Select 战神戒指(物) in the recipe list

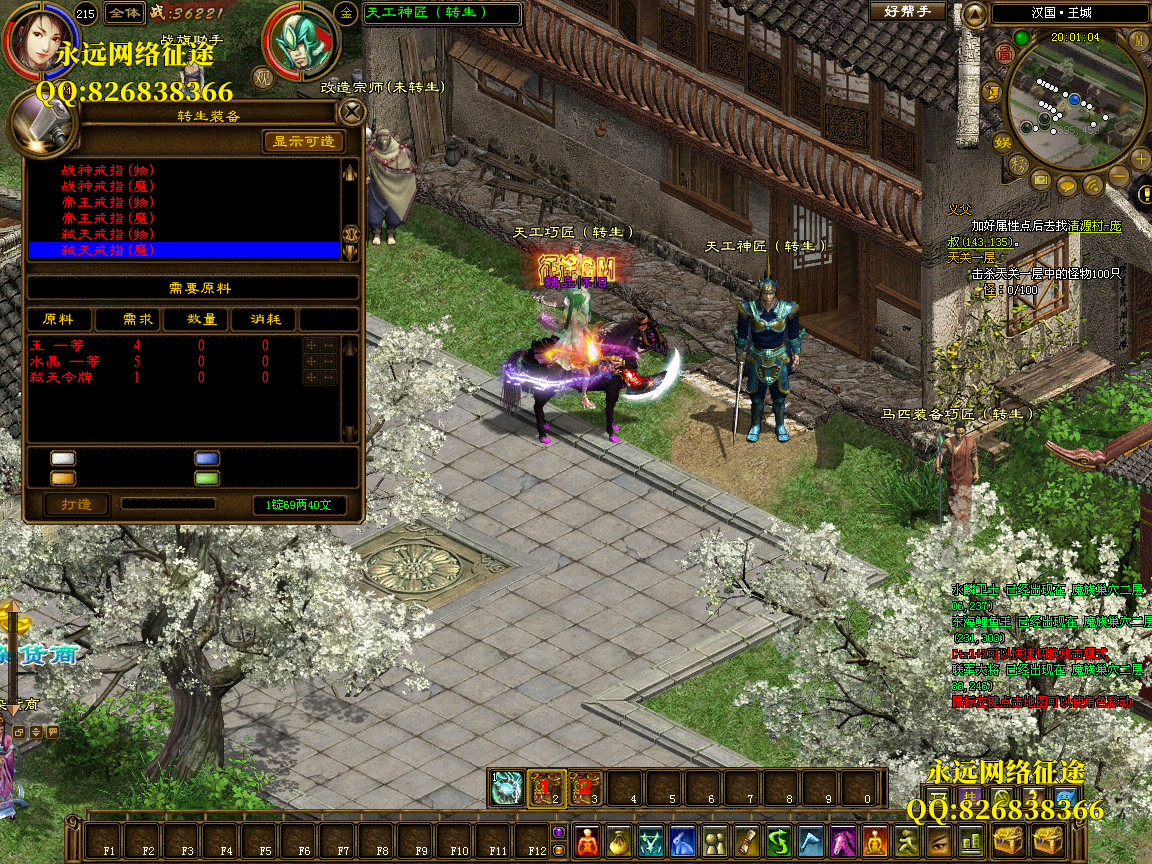(108, 170)
